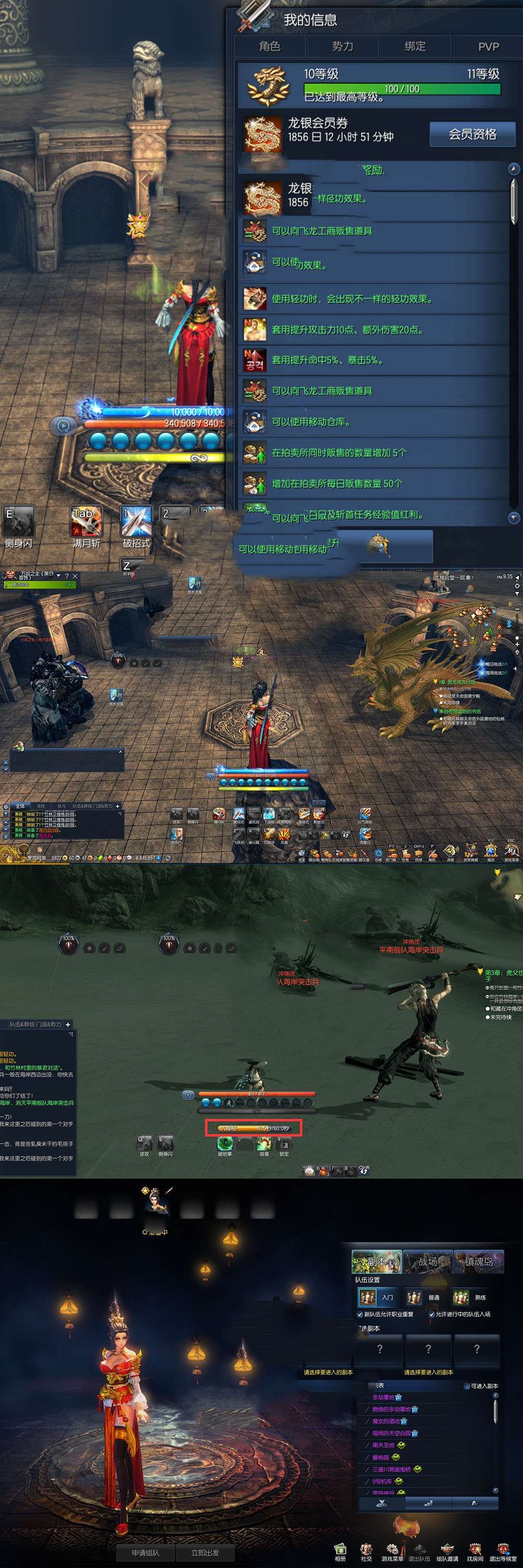Image resolution: width=523 pixels, height=1568 pixels.
Task: Open the 势力 tab
Action: tap(342, 47)
